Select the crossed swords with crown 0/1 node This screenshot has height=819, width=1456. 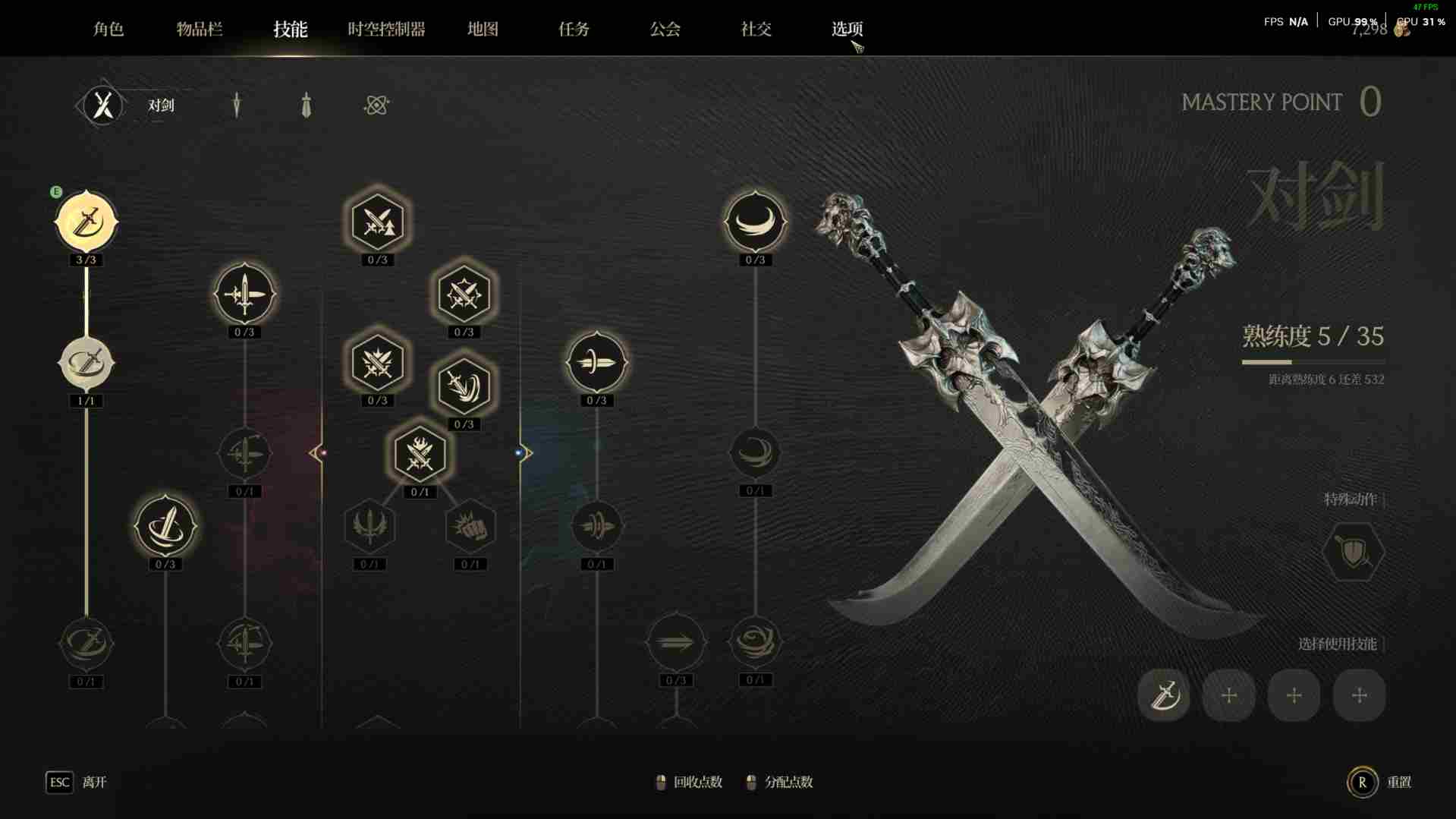click(420, 454)
